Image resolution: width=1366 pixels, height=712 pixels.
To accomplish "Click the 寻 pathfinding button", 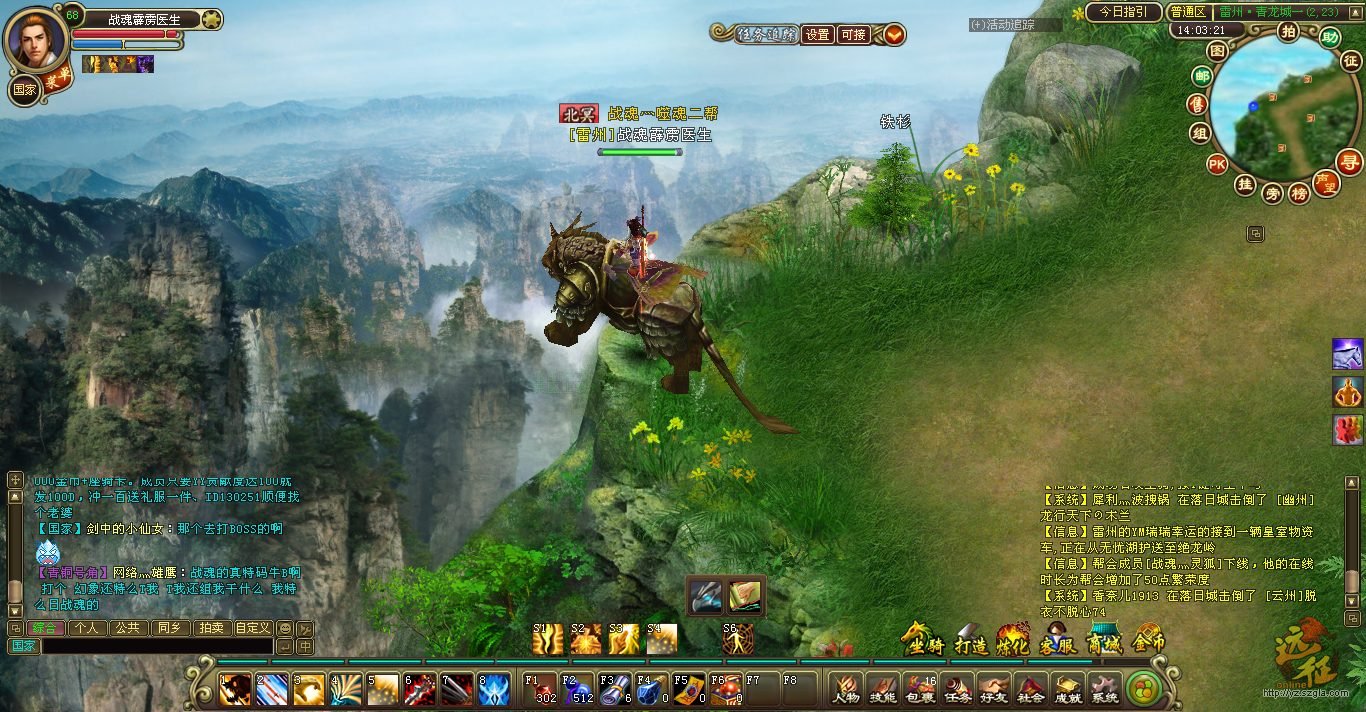I will click(x=1350, y=162).
